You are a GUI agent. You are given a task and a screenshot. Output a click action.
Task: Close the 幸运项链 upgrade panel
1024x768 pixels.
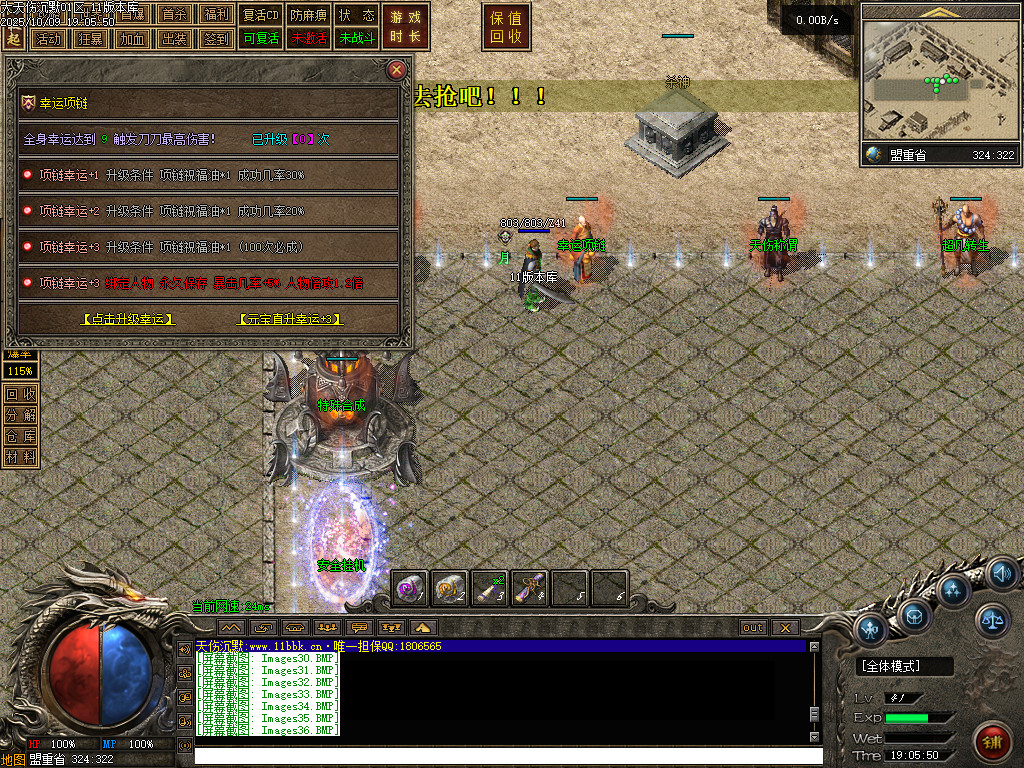[397, 70]
